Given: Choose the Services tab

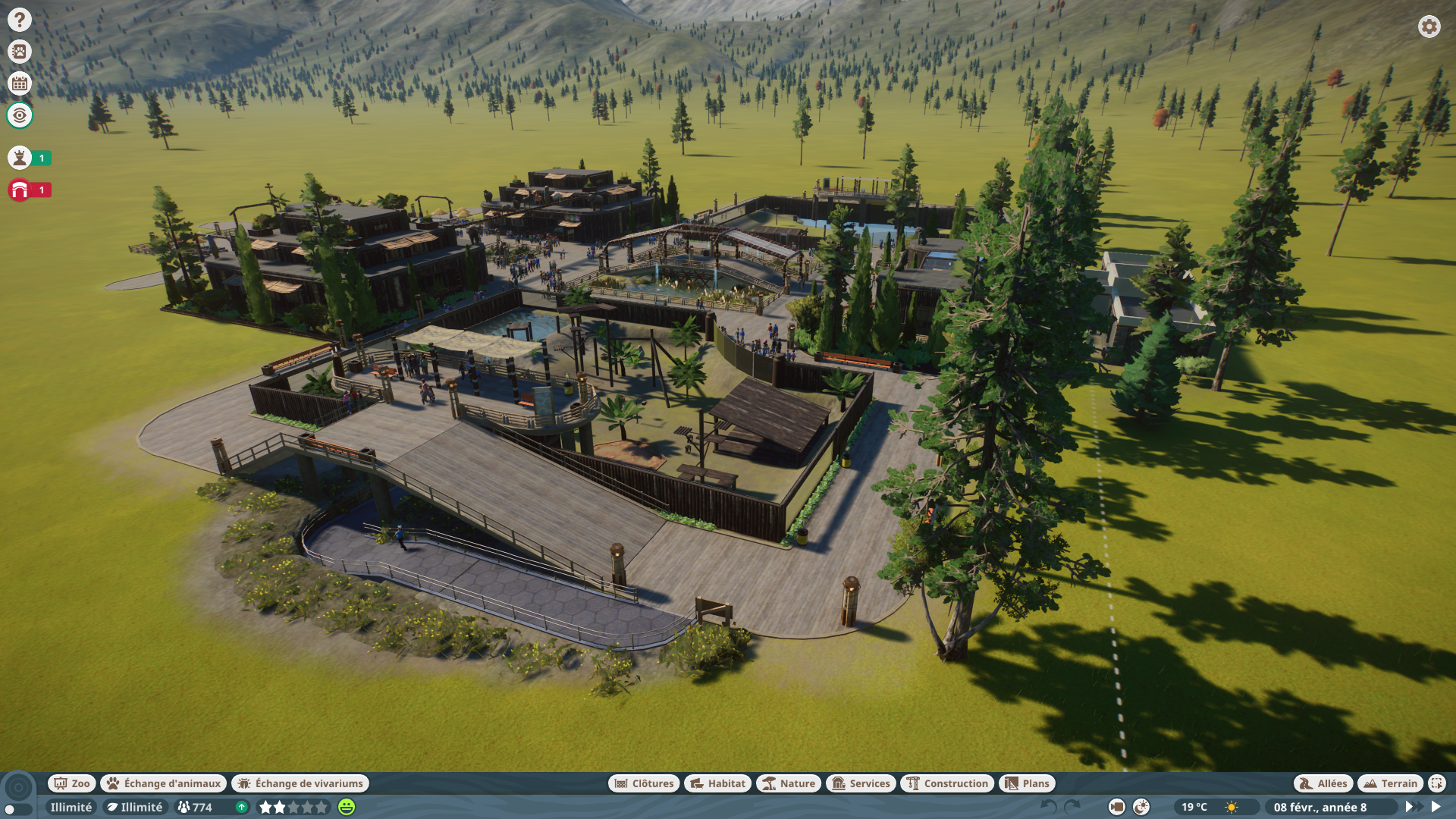Looking at the screenshot, I should (861, 783).
